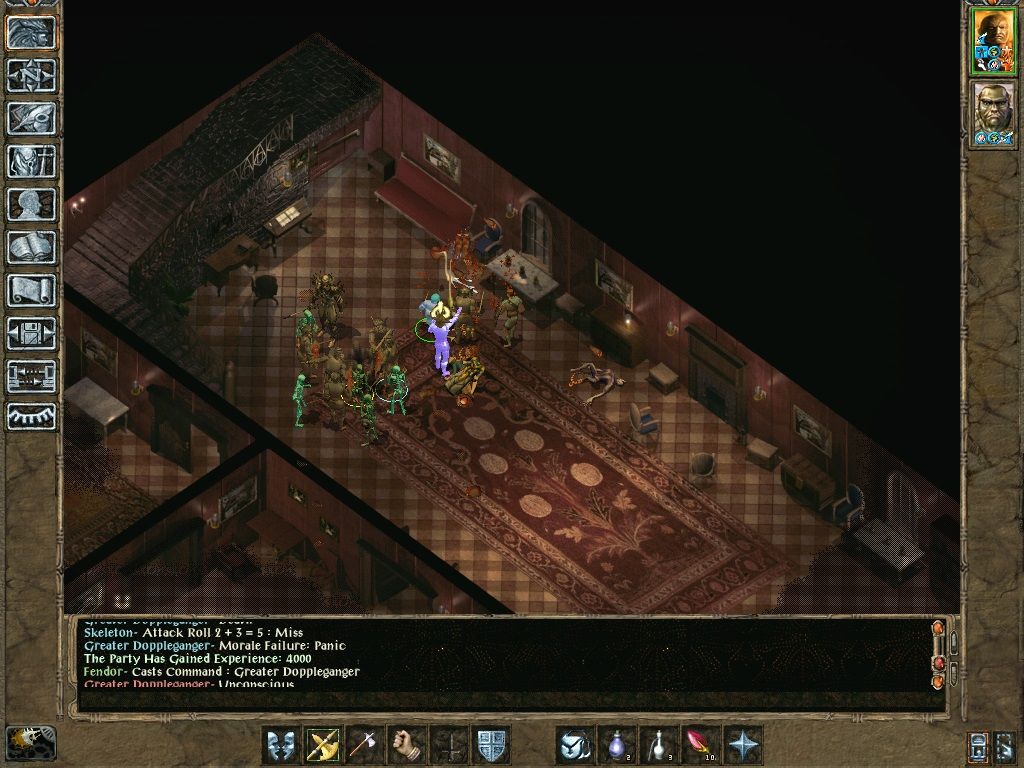
Task: Activate the talk (two masks) action
Action: (281, 745)
